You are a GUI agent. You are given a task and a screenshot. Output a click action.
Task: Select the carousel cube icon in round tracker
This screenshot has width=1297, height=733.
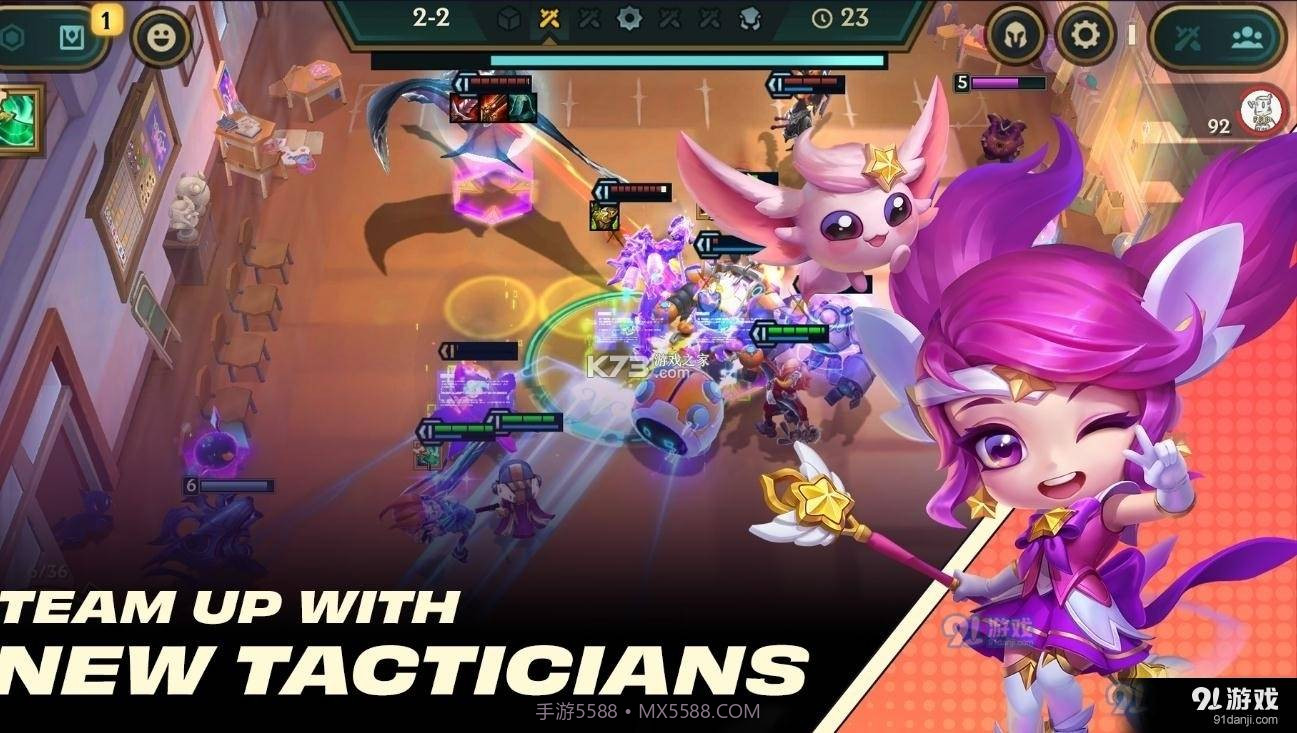tap(508, 18)
